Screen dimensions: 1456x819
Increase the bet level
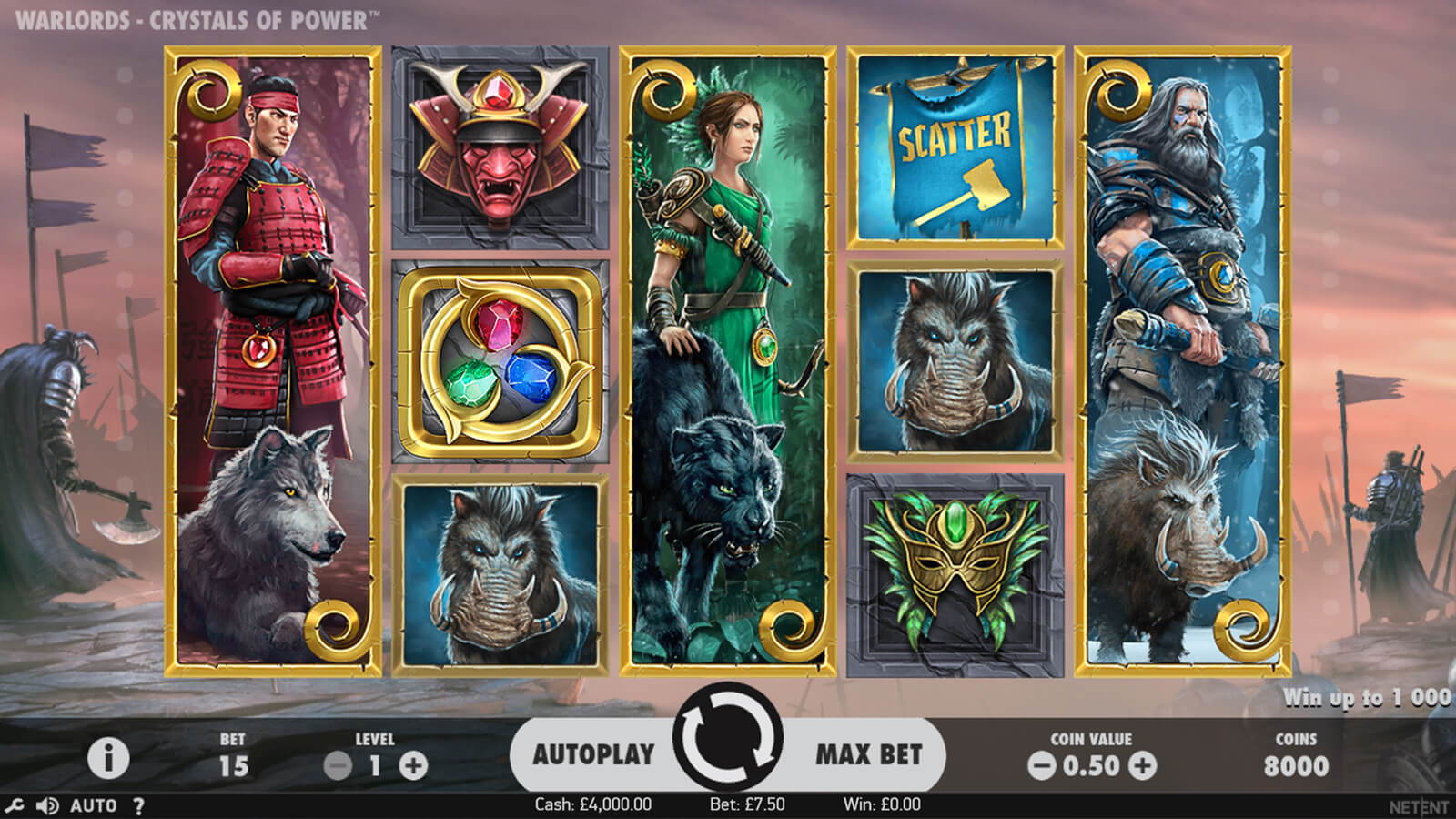pos(413,766)
